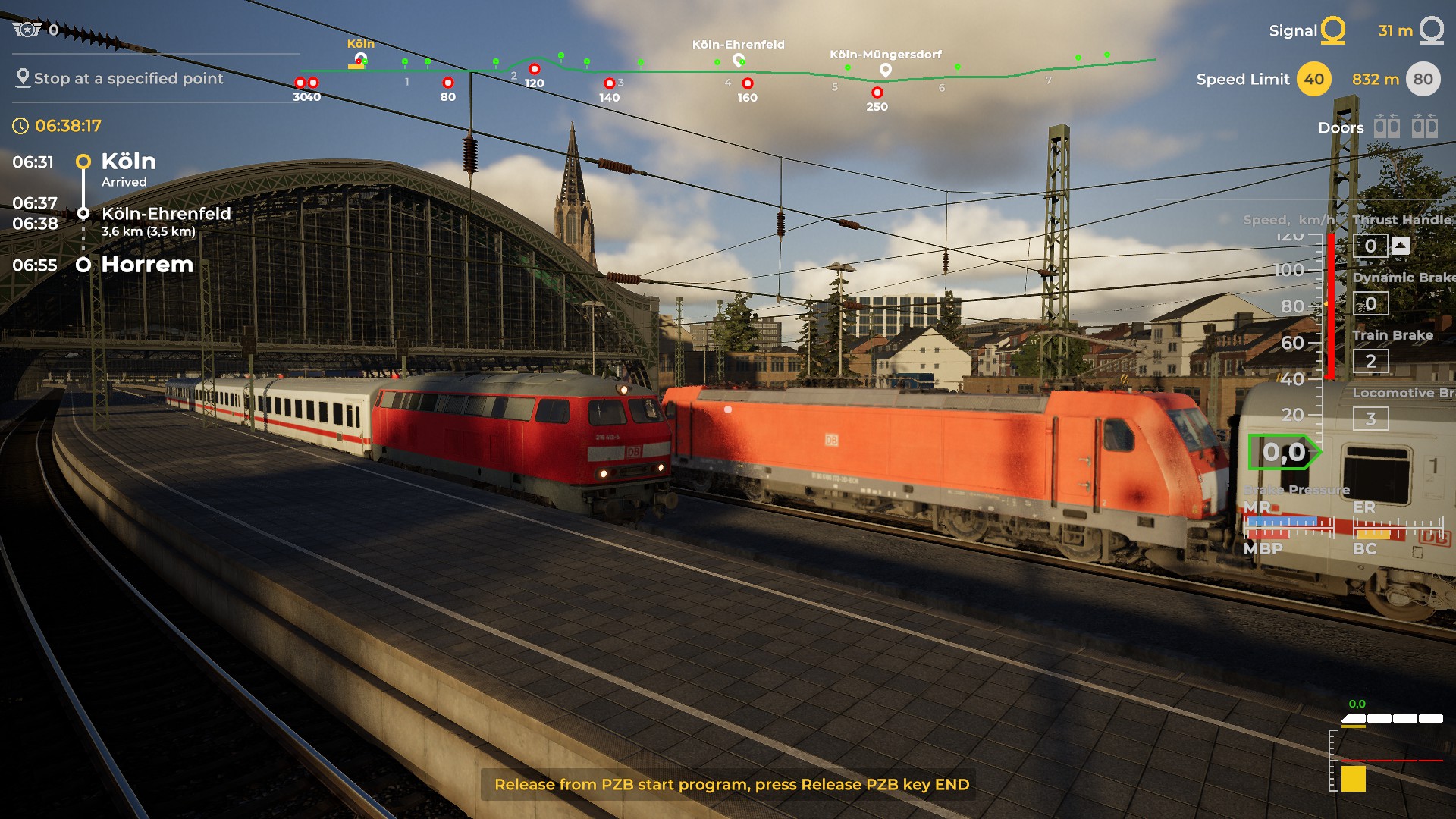Select the yellow 40 speed limit badge
The height and width of the screenshot is (819, 1456).
click(1314, 80)
